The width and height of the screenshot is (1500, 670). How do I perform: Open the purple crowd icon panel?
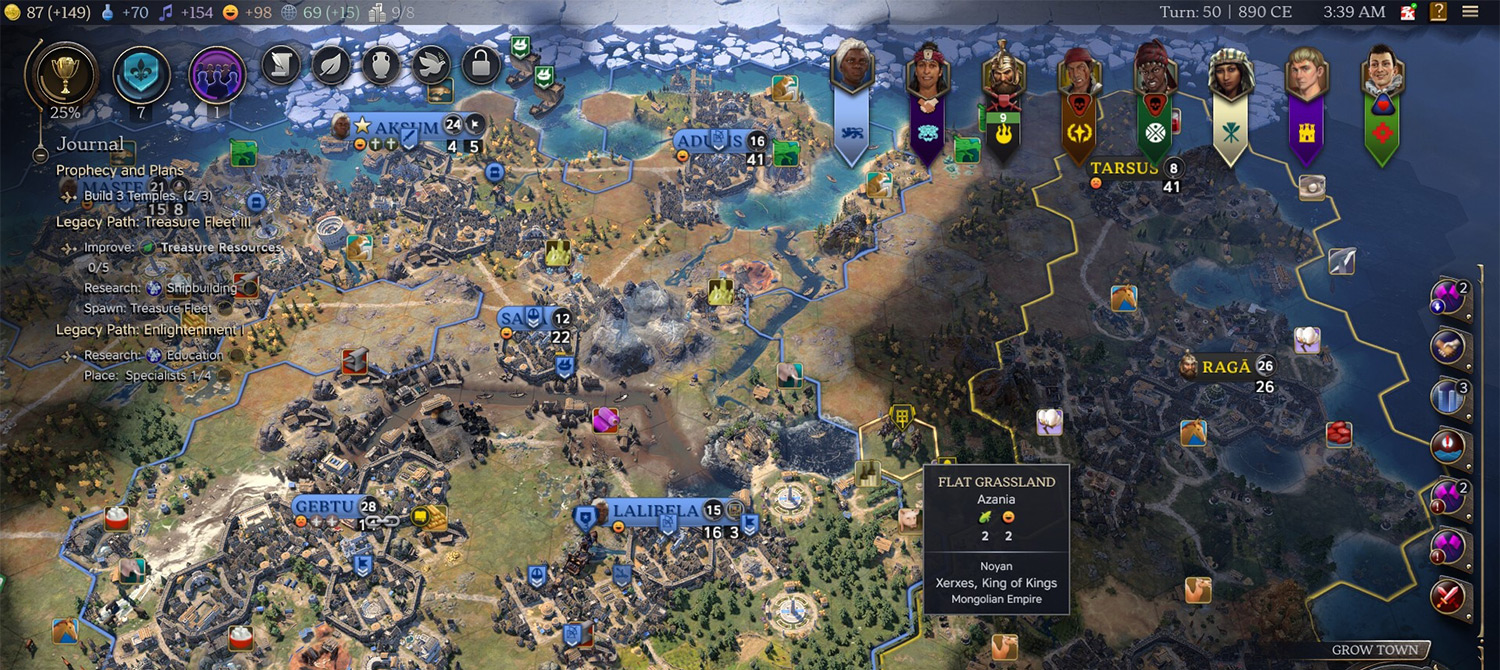tap(217, 74)
